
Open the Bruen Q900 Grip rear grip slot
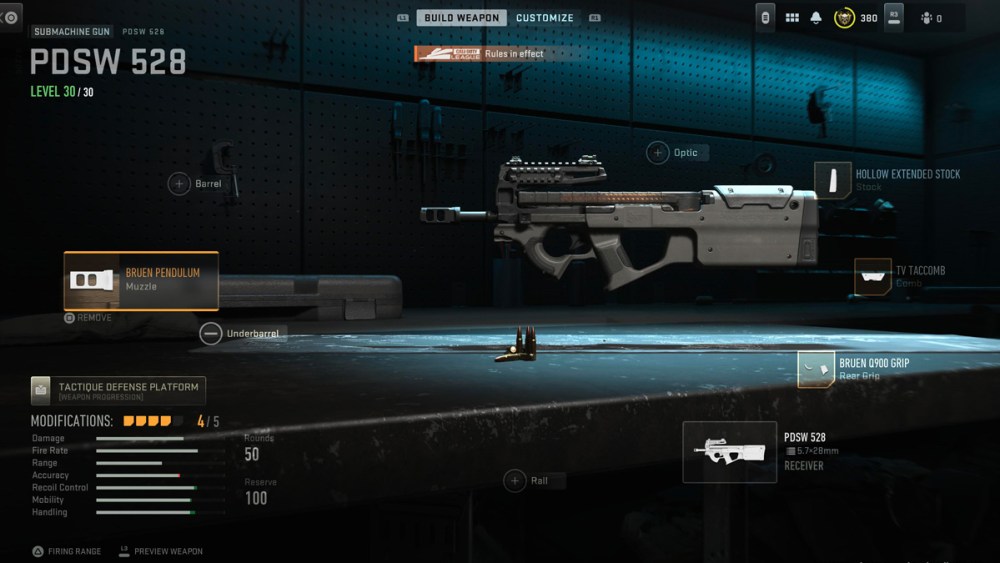pos(817,369)
